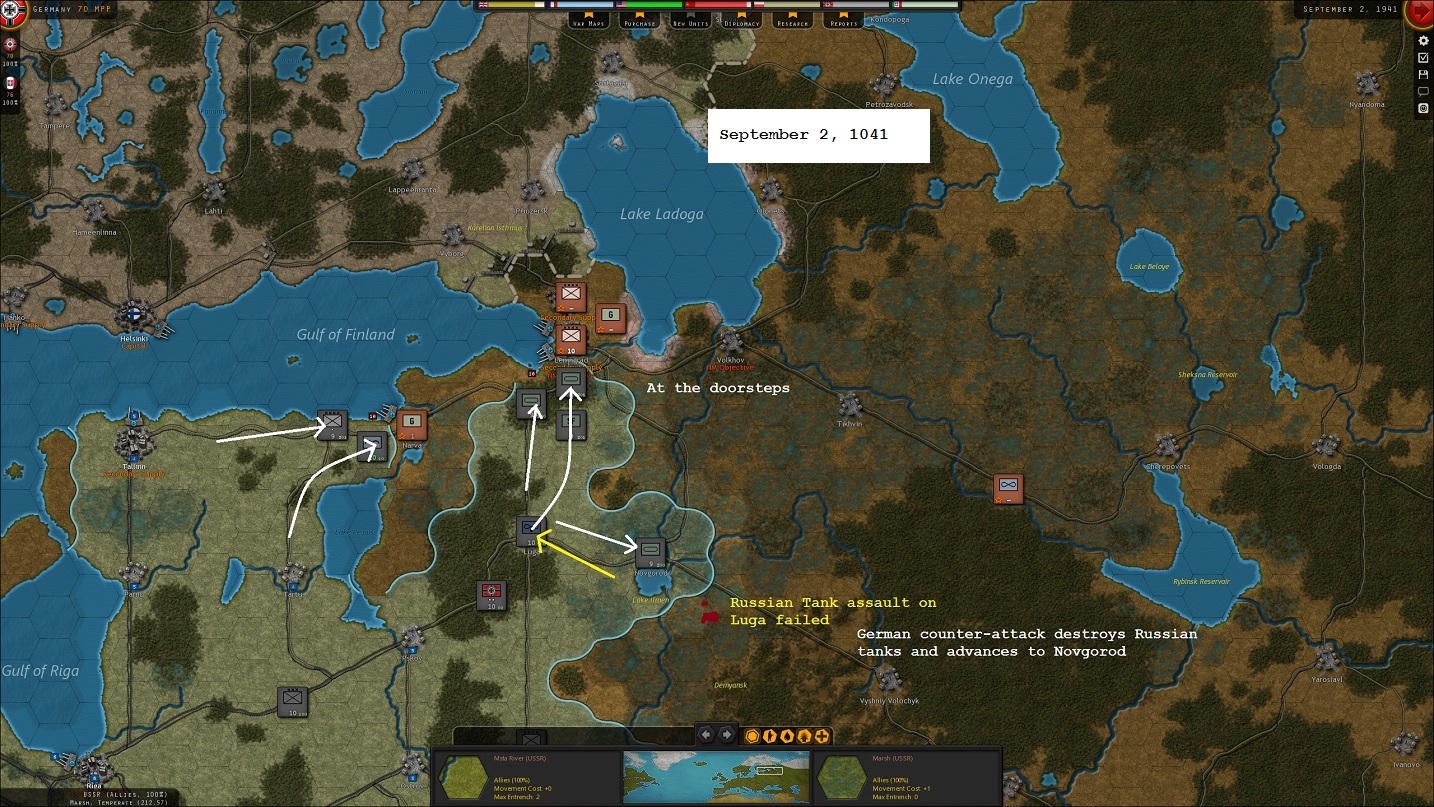The image size is (1434, 807).
Task: Toggle the upward-arrow hex overlay icon
Action: click(805, 736)
